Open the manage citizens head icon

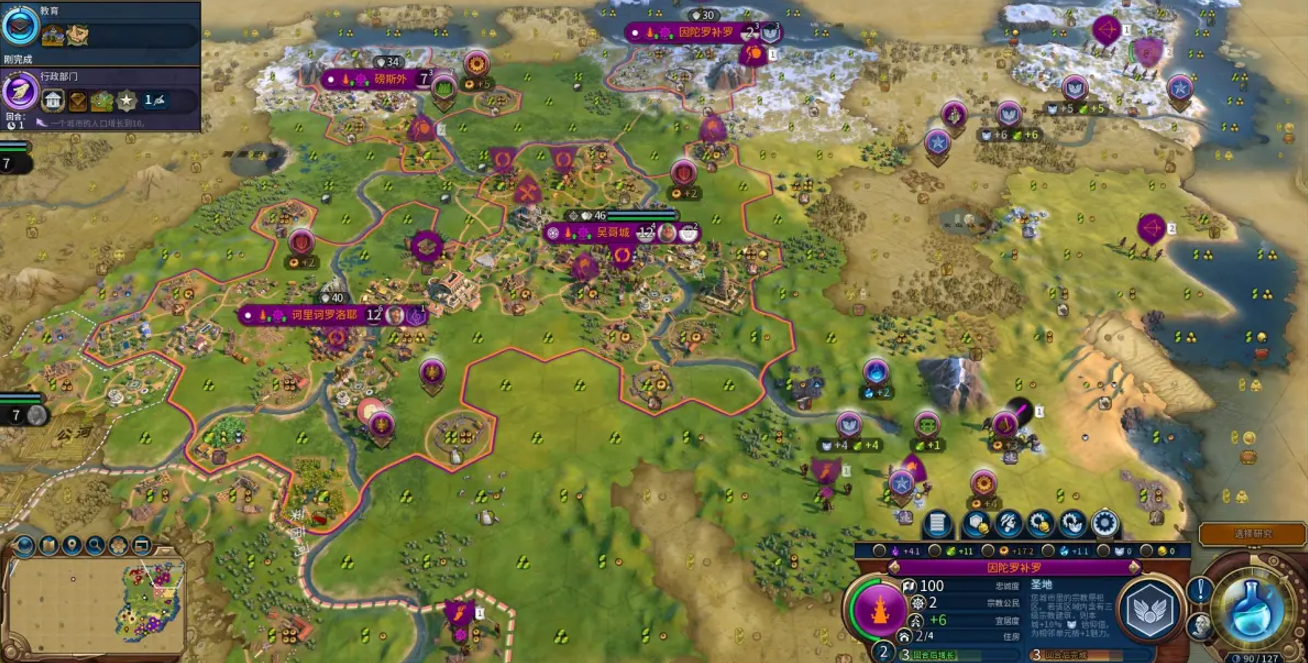point(1008,523)
